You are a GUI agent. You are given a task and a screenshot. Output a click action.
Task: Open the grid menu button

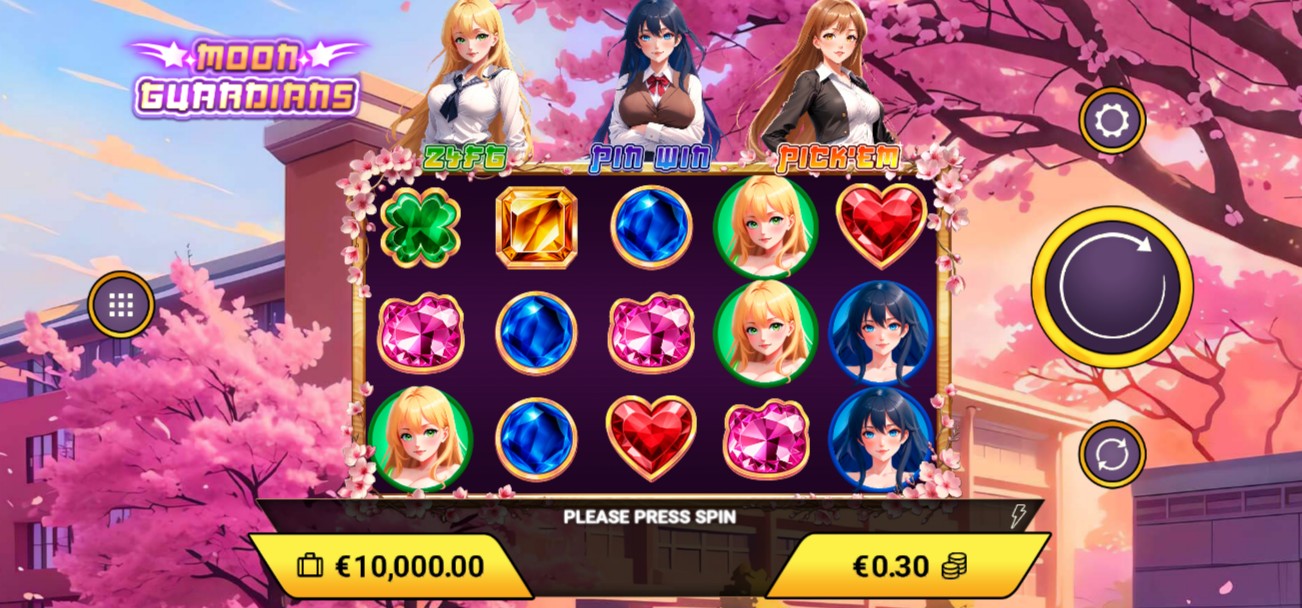point(121,305)
